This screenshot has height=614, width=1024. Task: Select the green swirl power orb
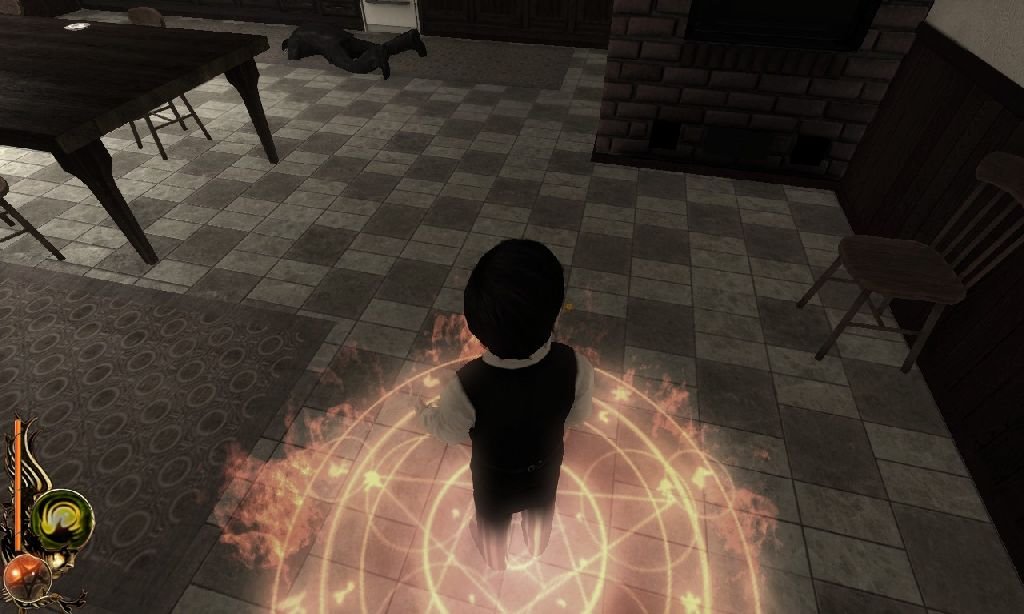click(x=61, y=518)
